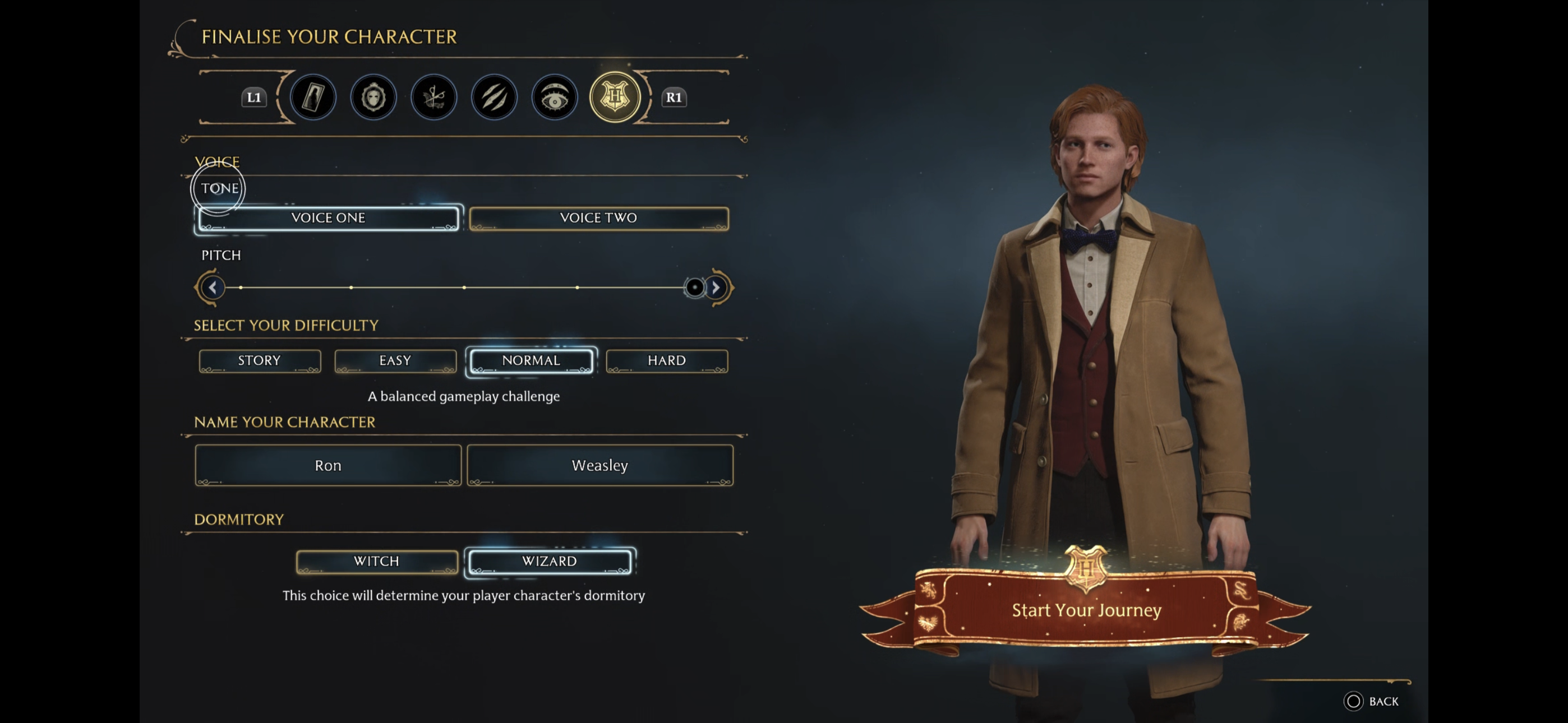1568x723 pixels.
Task: Click the Start Your Journey banner
Action: click(1086, 610)
